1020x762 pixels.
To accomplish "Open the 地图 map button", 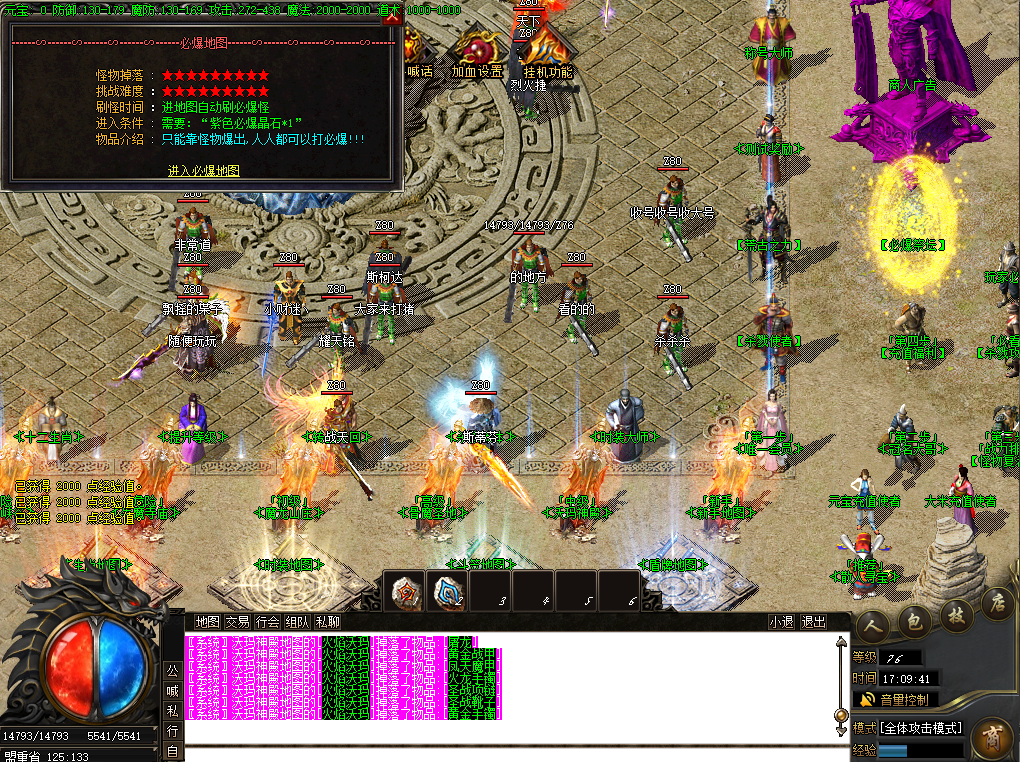I will pyautogui.click(x=207, y=621).
